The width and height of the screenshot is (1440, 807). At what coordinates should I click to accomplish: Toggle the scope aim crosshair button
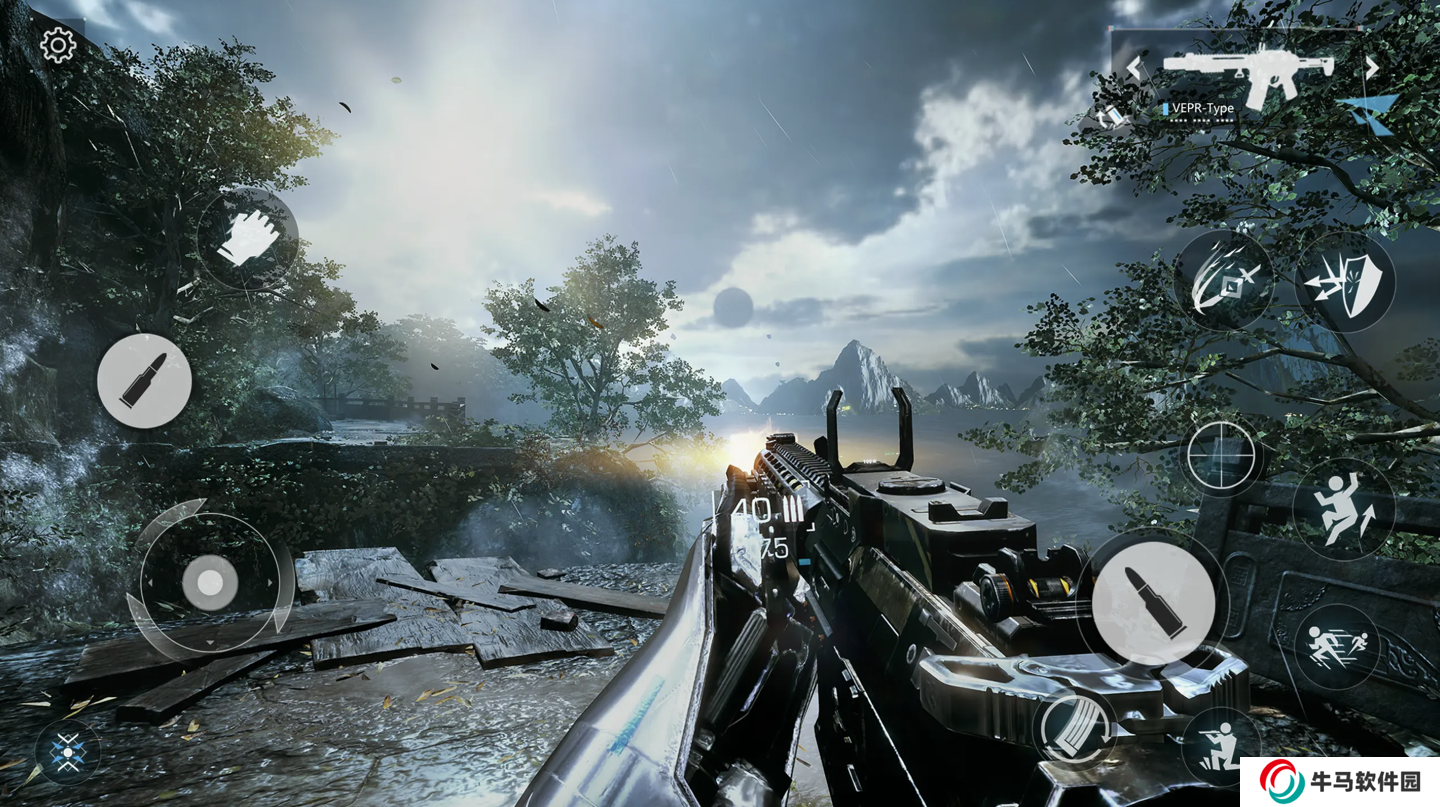click(x=1220, y=456)
